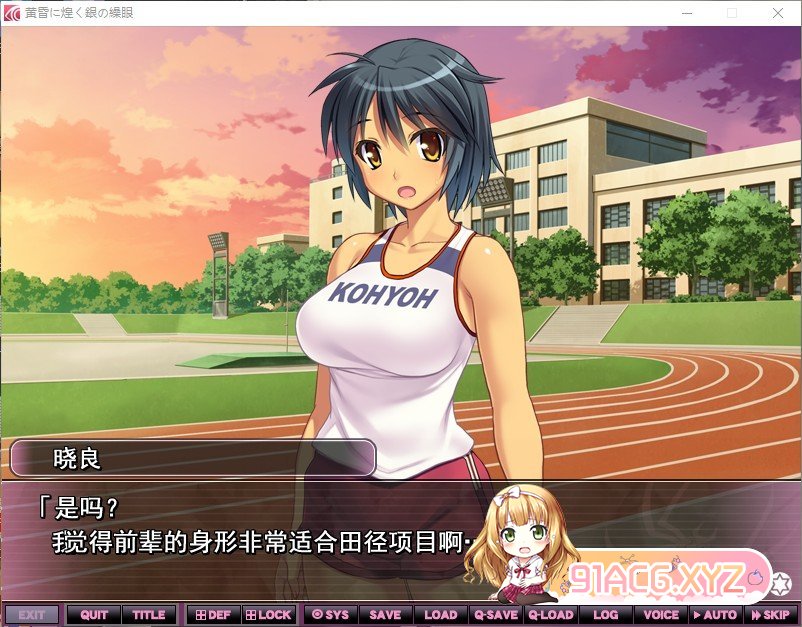Use Q-LOAD to quick load
The image size is (802, 627).
(551, 615)
